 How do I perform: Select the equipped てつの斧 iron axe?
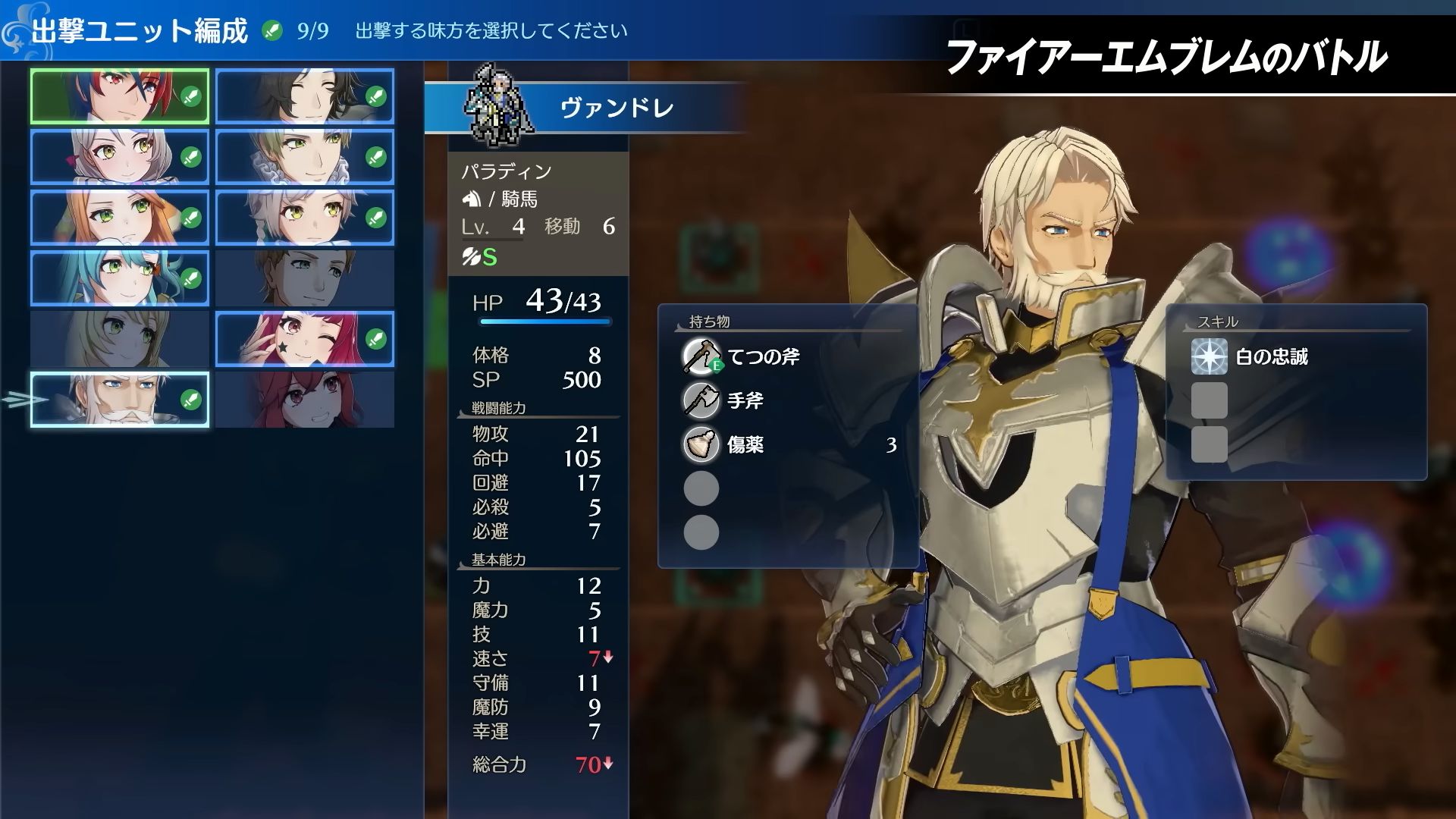pos(763,356)
